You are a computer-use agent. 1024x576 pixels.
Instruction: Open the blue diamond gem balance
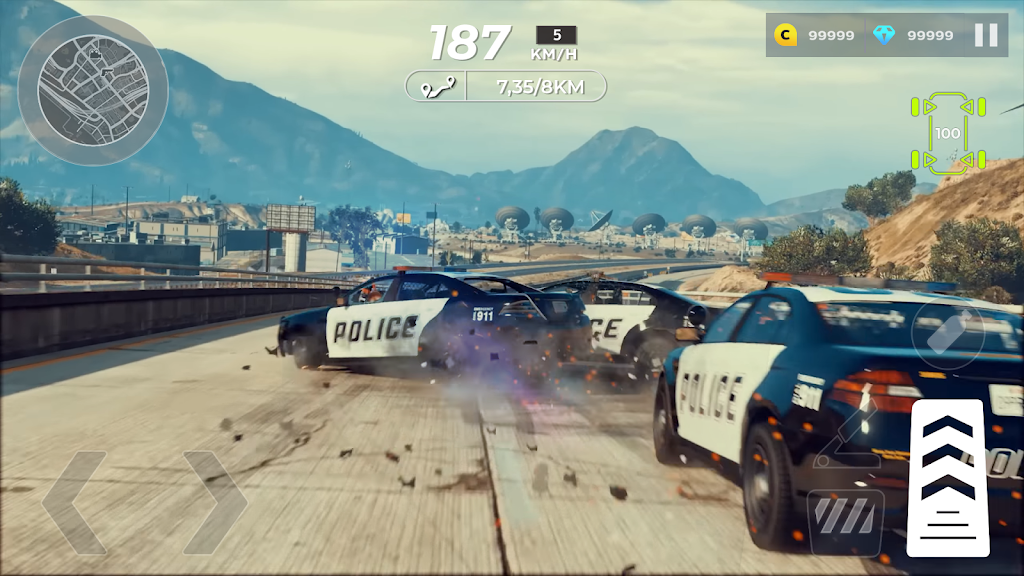(912, 35)
